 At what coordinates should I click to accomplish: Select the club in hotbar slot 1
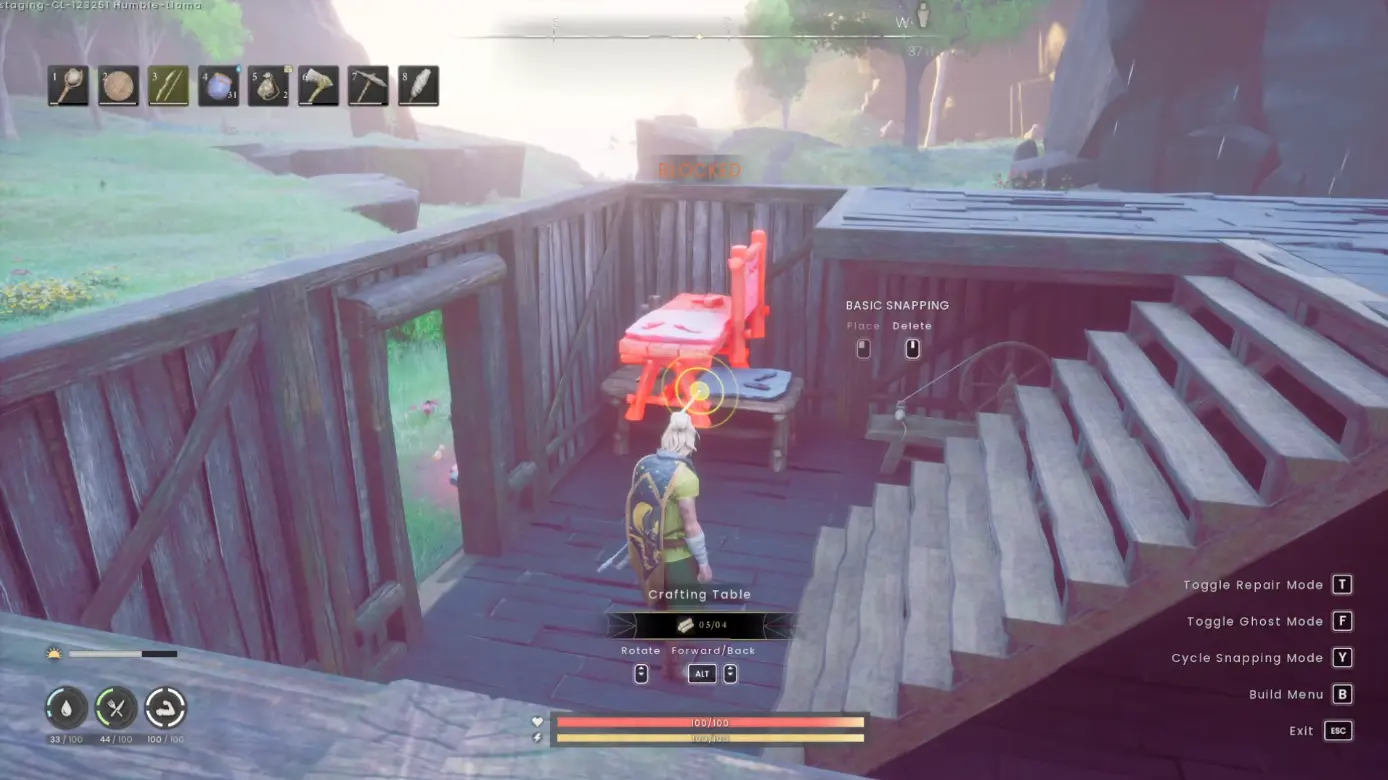68,86
